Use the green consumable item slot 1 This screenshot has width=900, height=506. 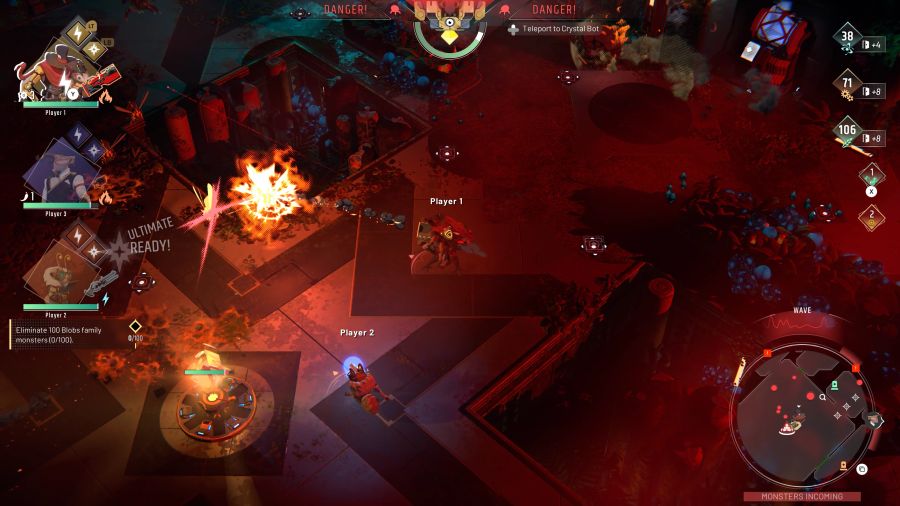tap(871, 177)
